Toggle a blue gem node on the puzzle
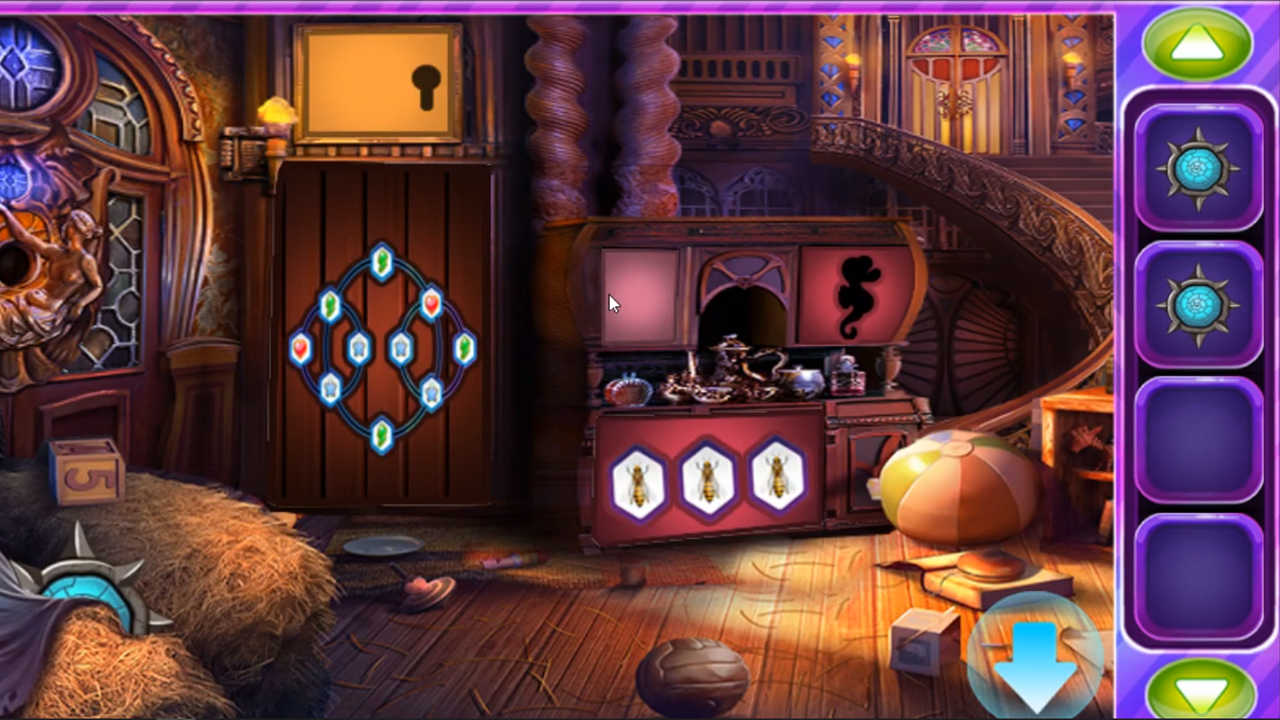The image size is (1280, 720). [360, 348]
